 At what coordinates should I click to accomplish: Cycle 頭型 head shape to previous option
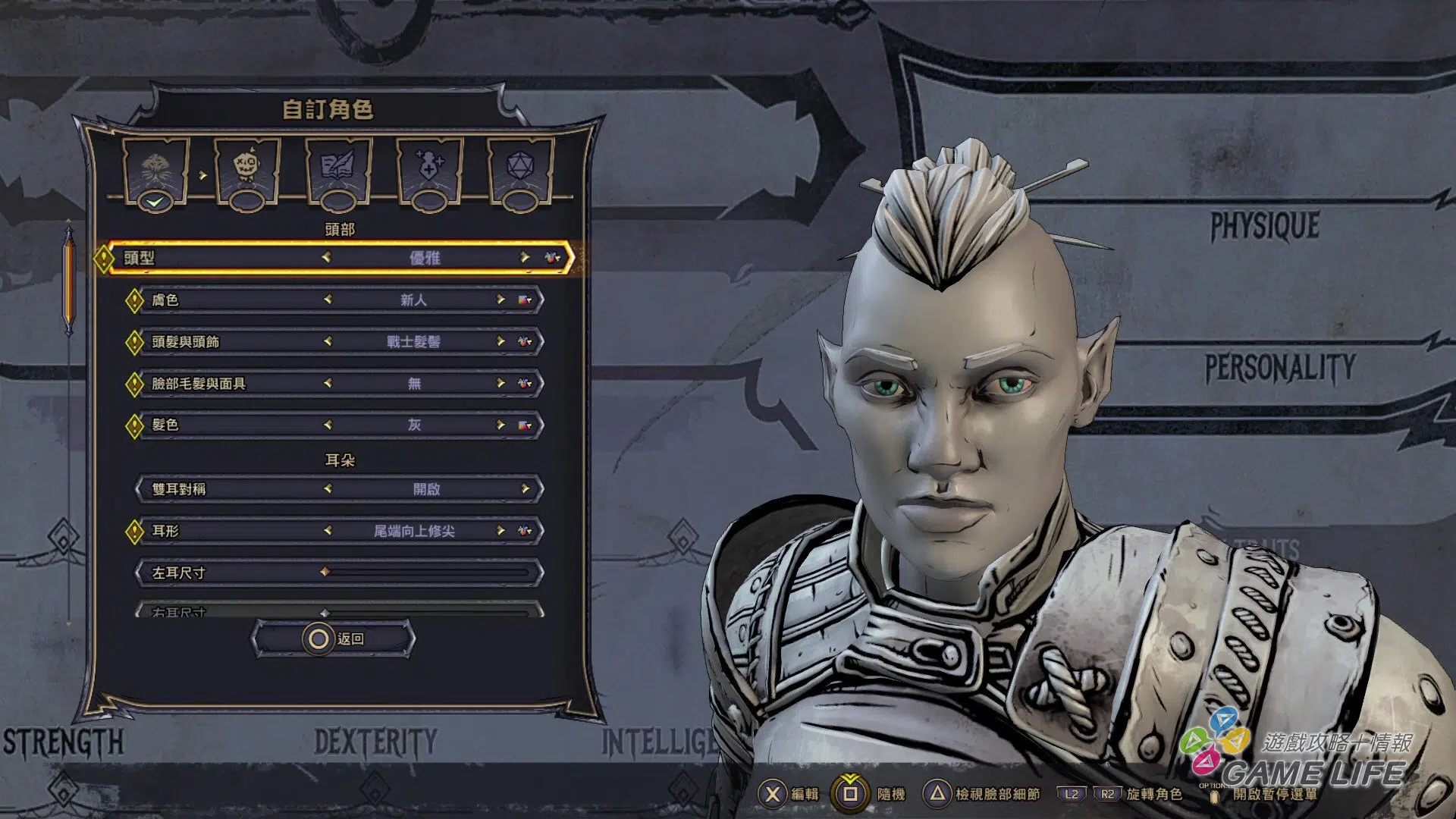coord(327,258)
